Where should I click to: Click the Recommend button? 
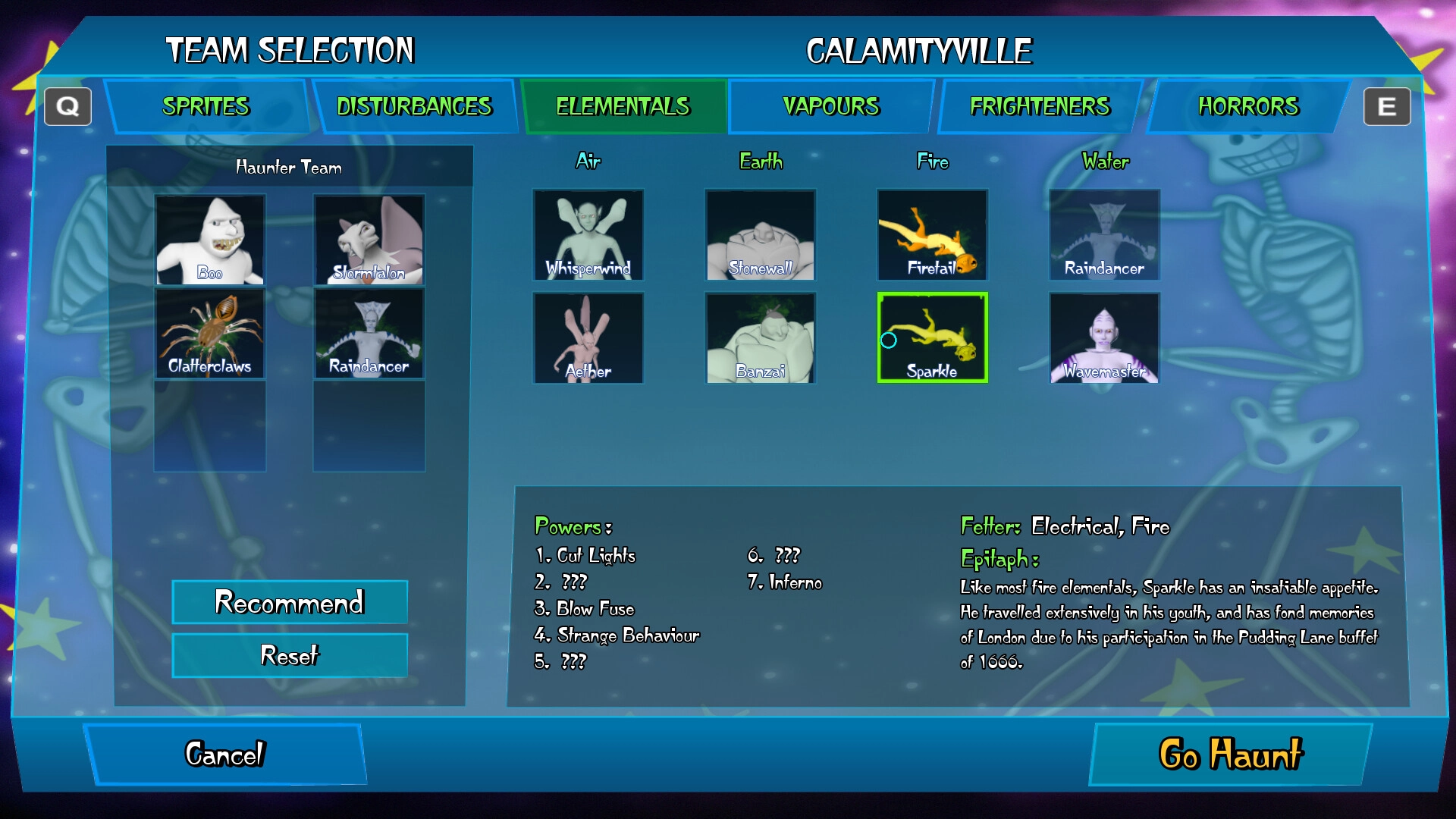[x=290, y=602]
